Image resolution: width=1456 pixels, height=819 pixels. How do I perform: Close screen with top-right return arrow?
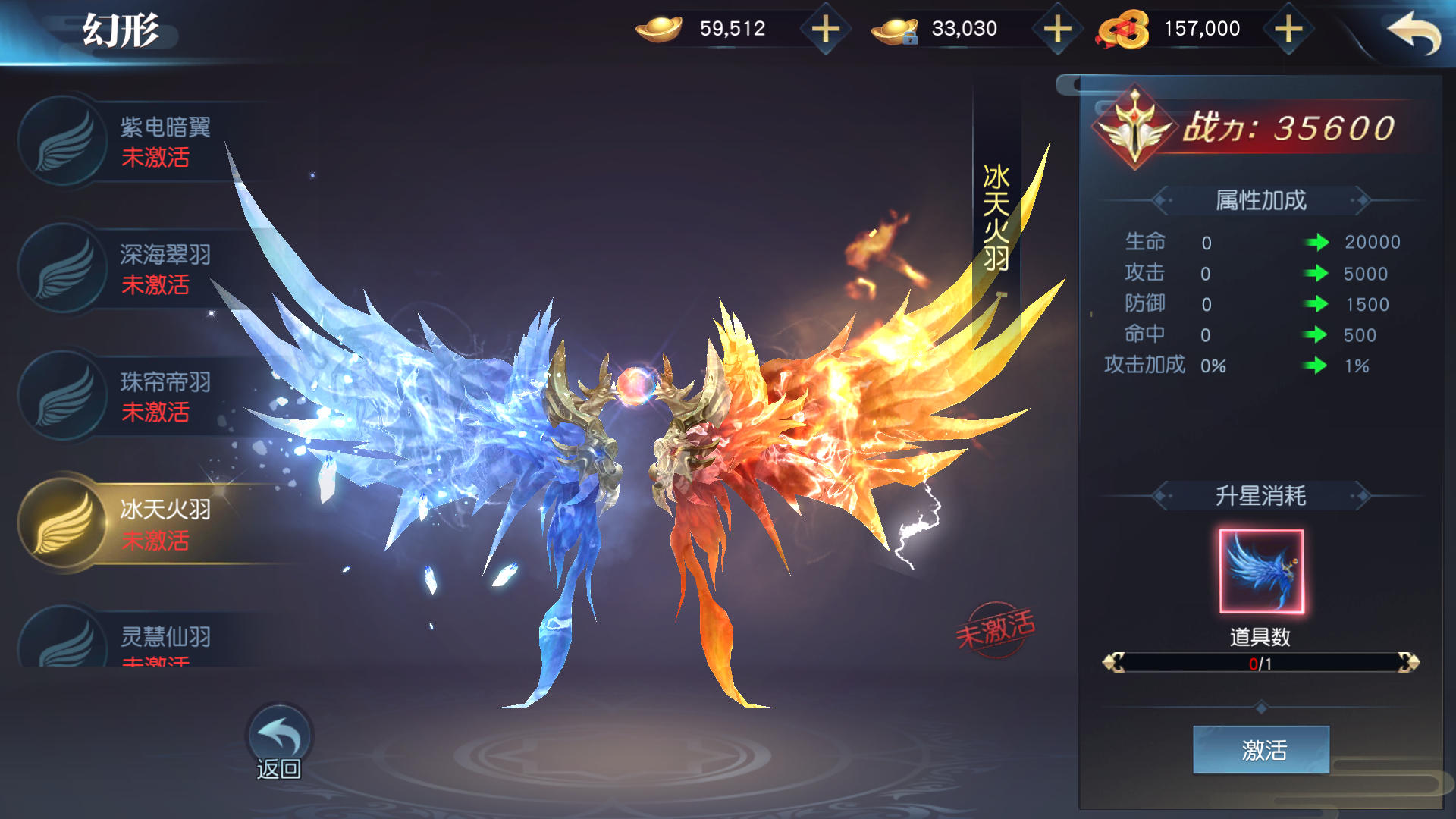coord(1413,33)
